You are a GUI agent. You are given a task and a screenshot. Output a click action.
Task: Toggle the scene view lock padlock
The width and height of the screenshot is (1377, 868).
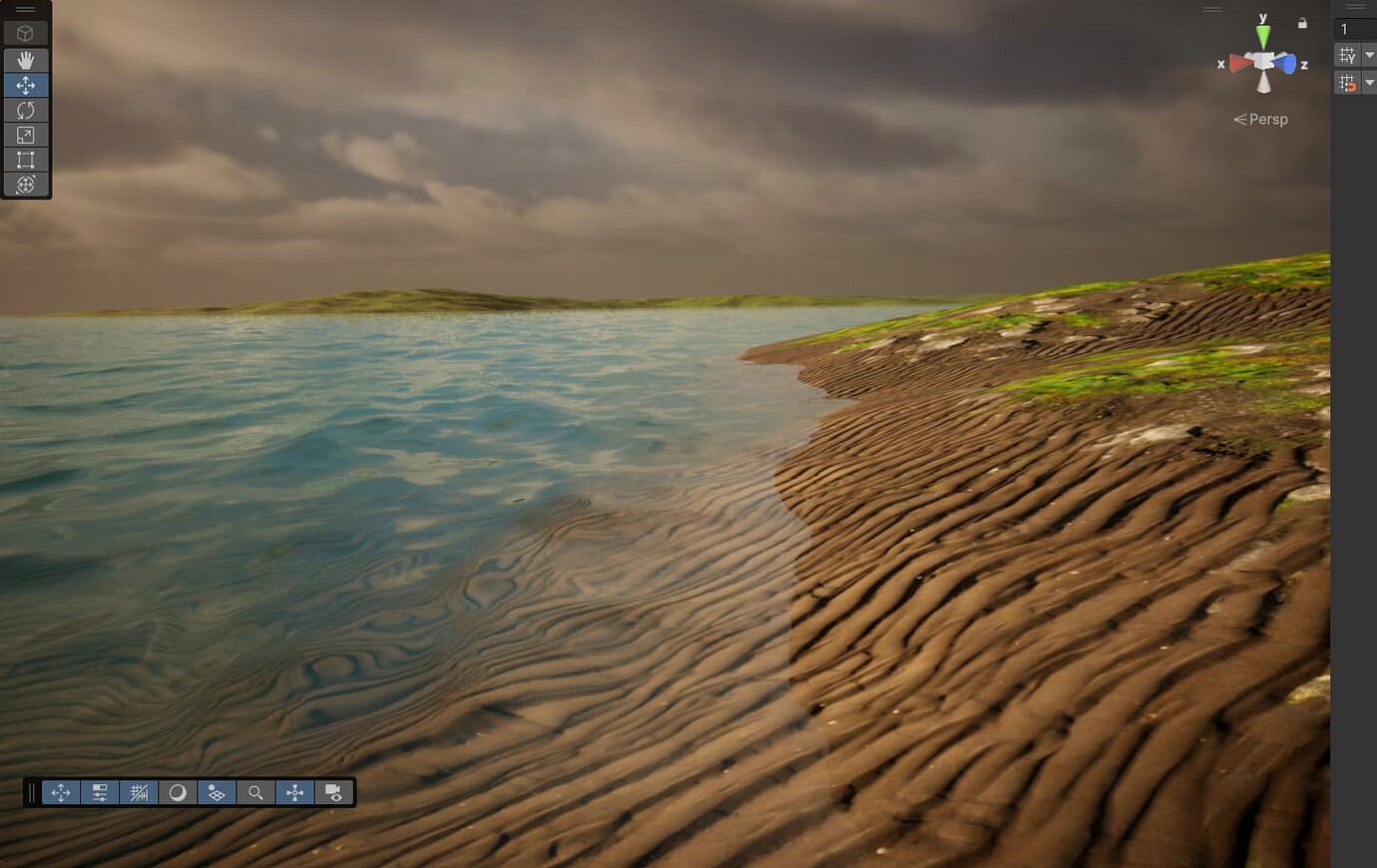coord(1302,22)
